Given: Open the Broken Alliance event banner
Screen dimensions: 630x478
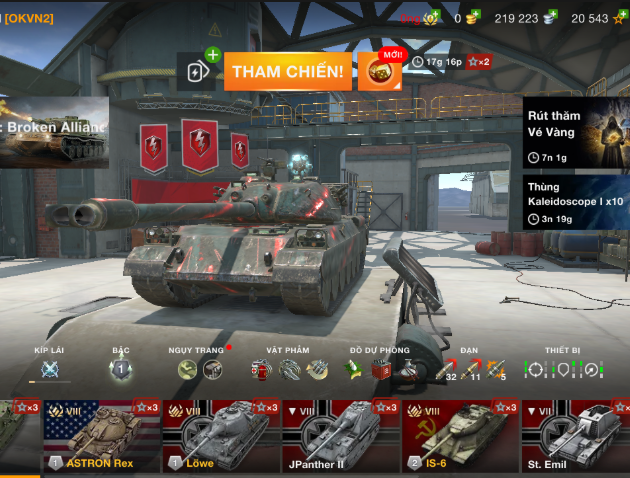Looking at the screenshot, I should pos(54,131).
